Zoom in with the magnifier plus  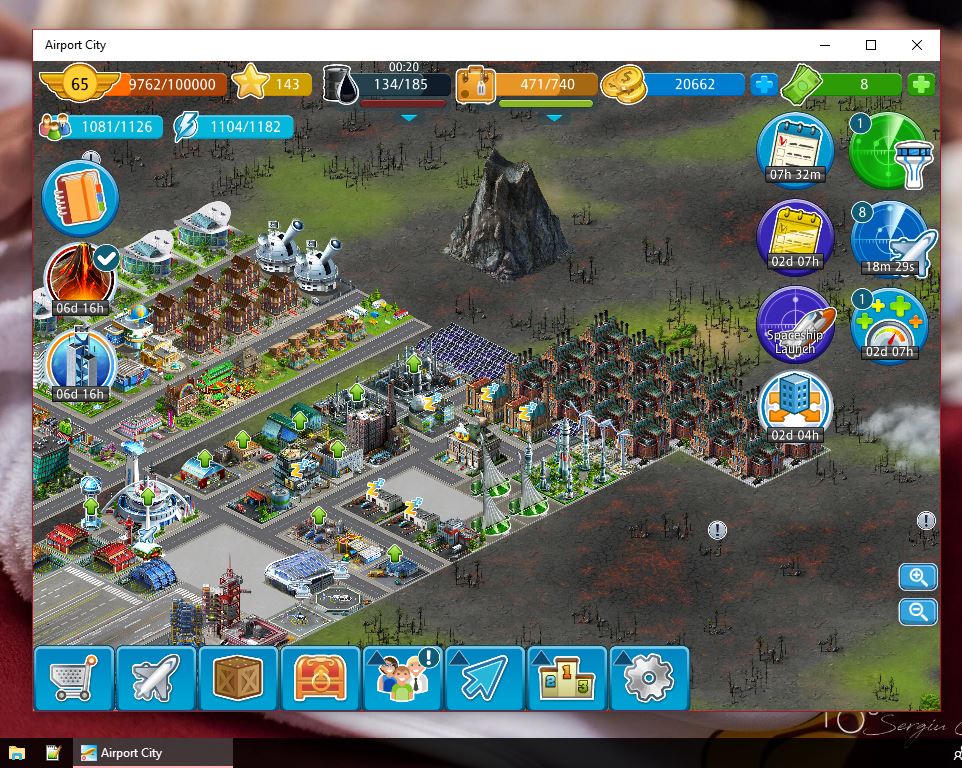(x=917, y=577)
